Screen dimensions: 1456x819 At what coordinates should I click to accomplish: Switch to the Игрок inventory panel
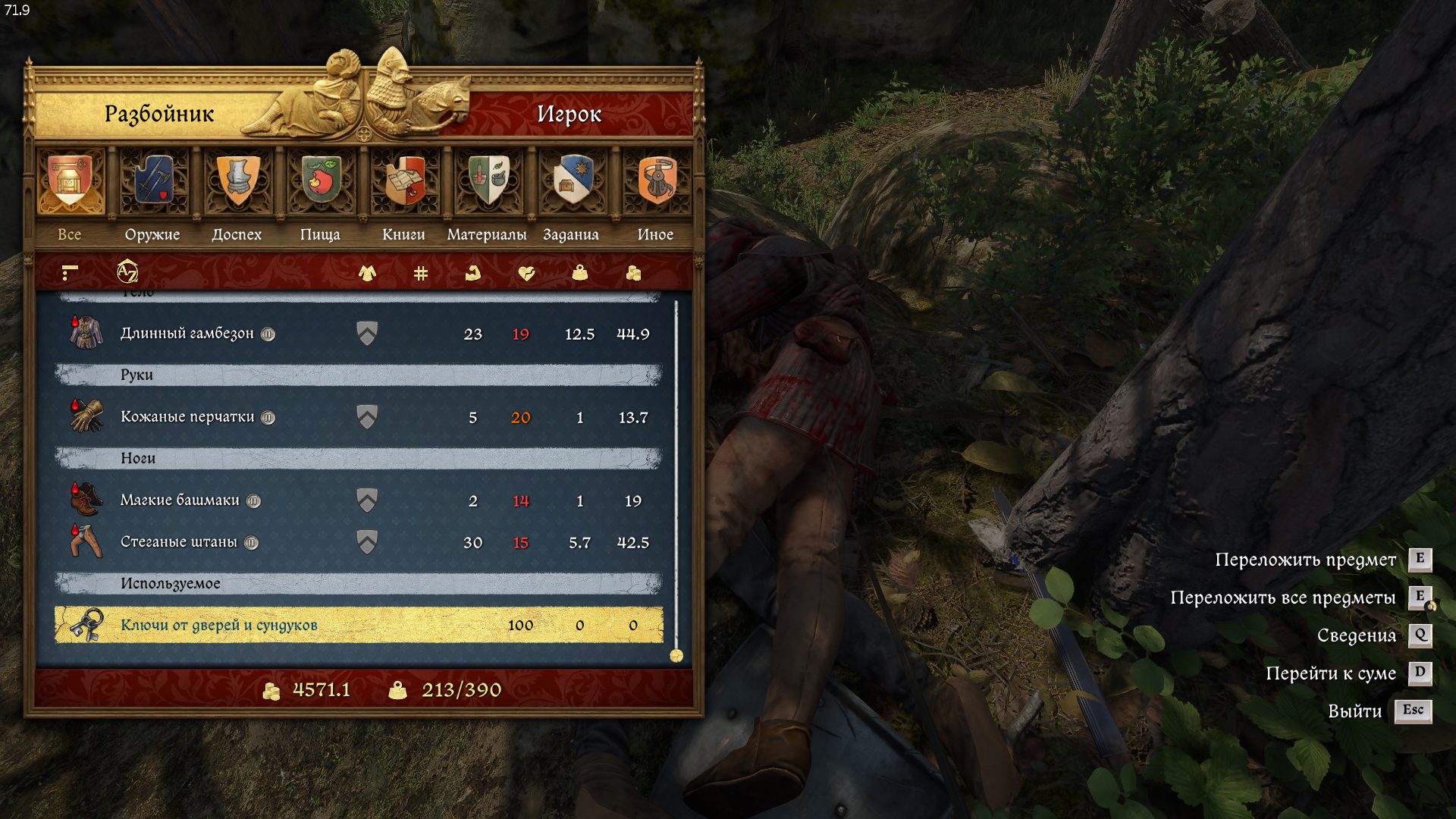coord(569,114)
